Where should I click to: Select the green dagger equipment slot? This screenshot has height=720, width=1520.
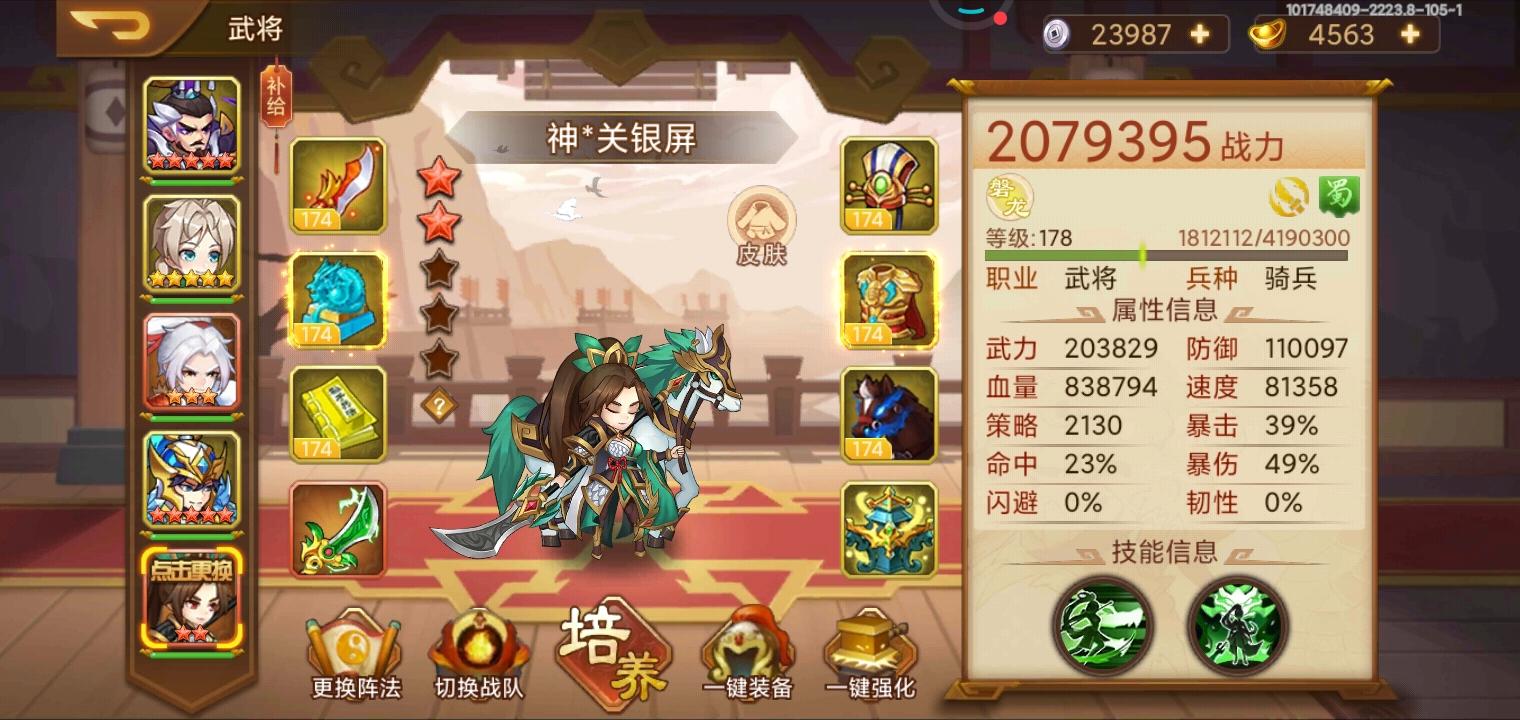pos(338,530)
